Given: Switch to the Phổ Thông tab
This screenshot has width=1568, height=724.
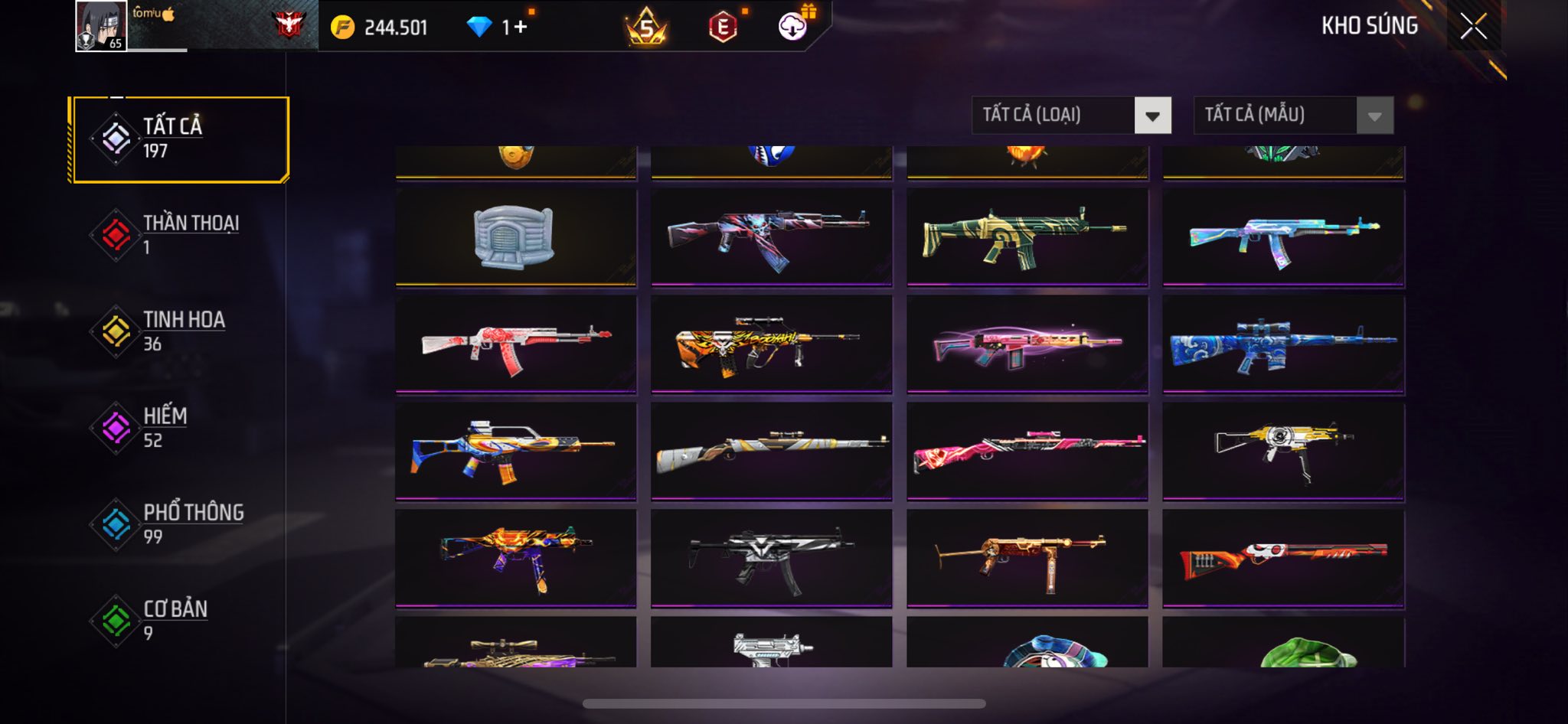Looking at the screenshot, I should coord(179,524).
